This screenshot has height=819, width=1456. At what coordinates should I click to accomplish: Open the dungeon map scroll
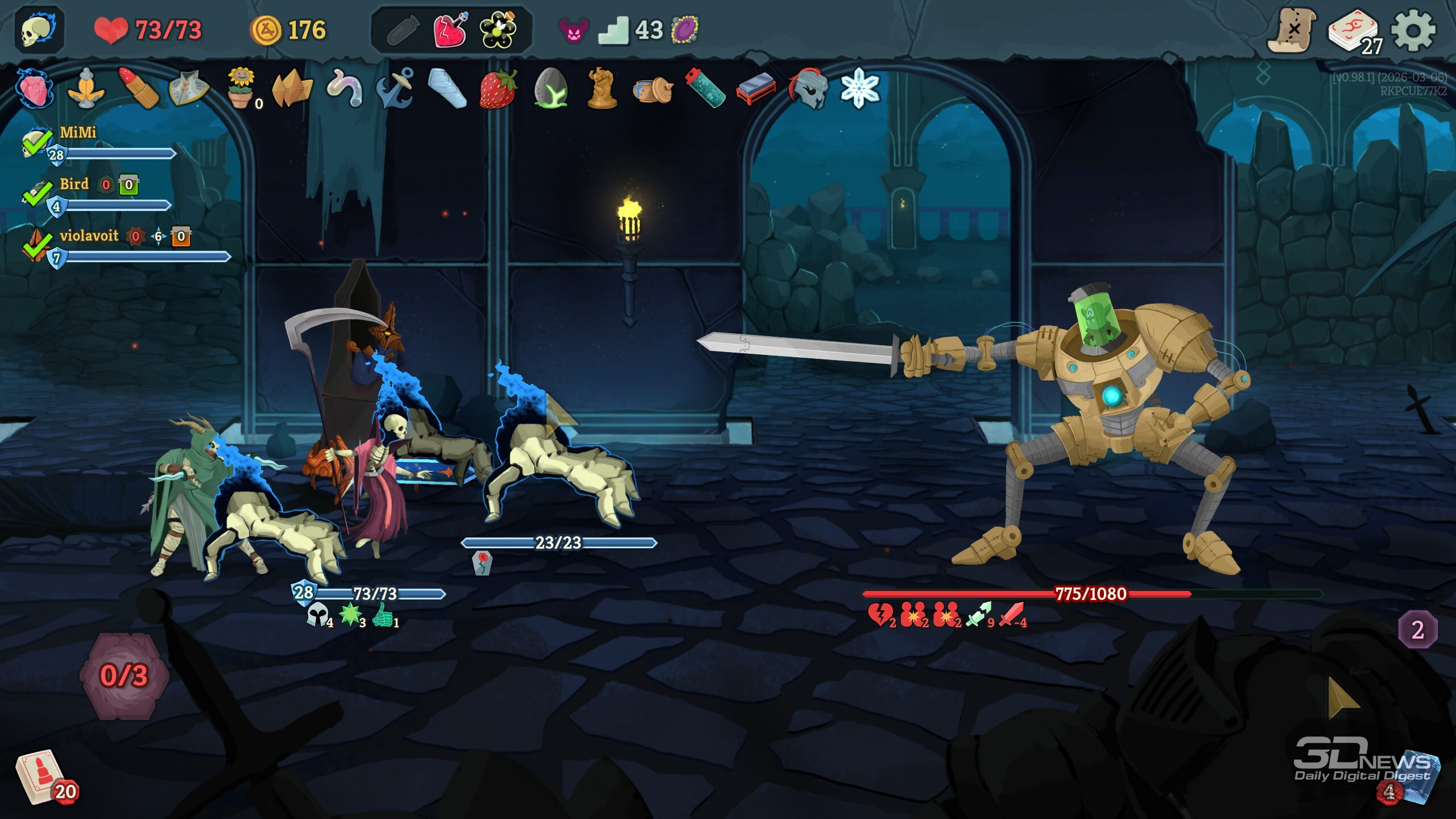tap(1292, 30)
